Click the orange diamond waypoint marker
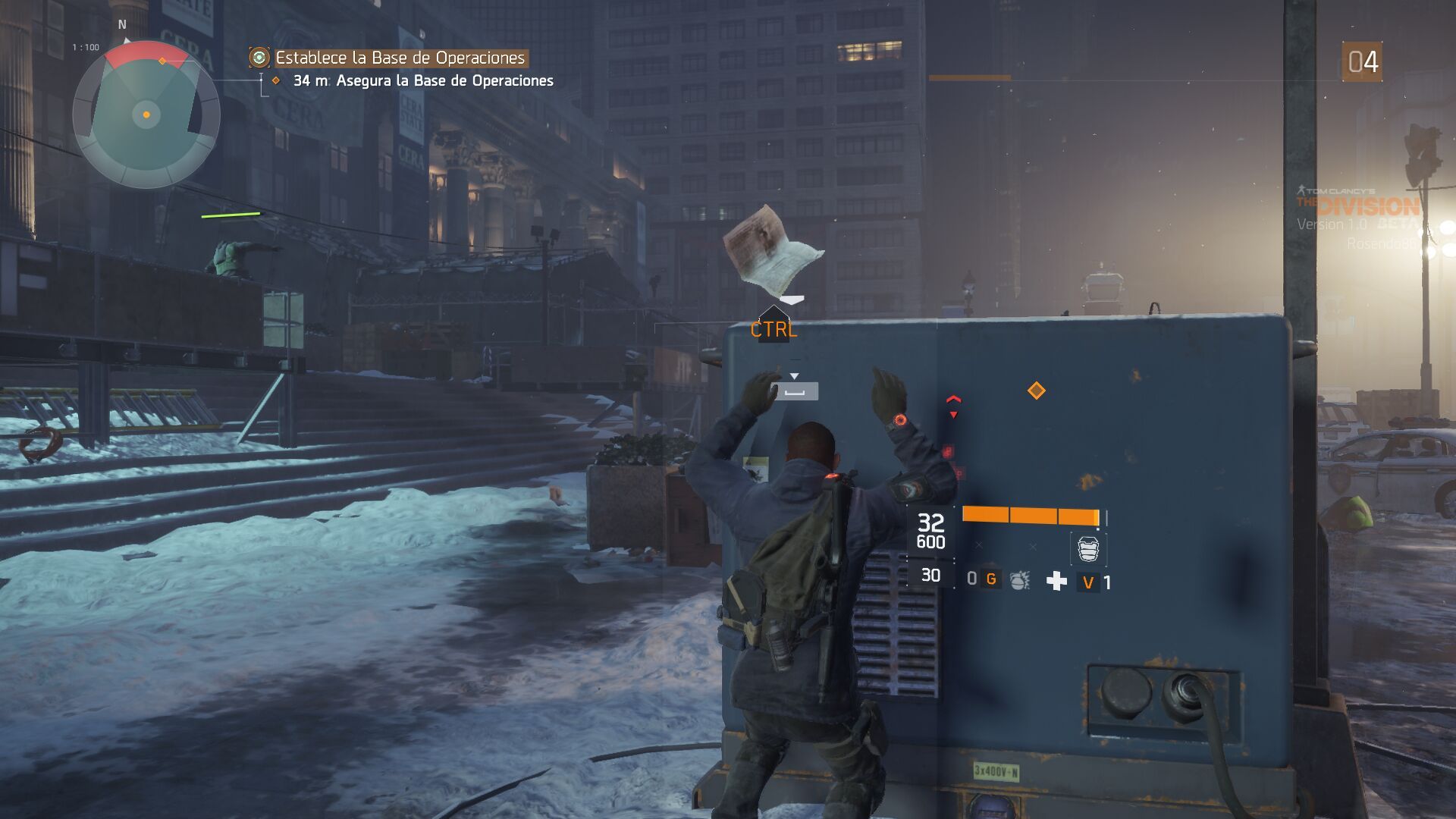 [1036, 391]
